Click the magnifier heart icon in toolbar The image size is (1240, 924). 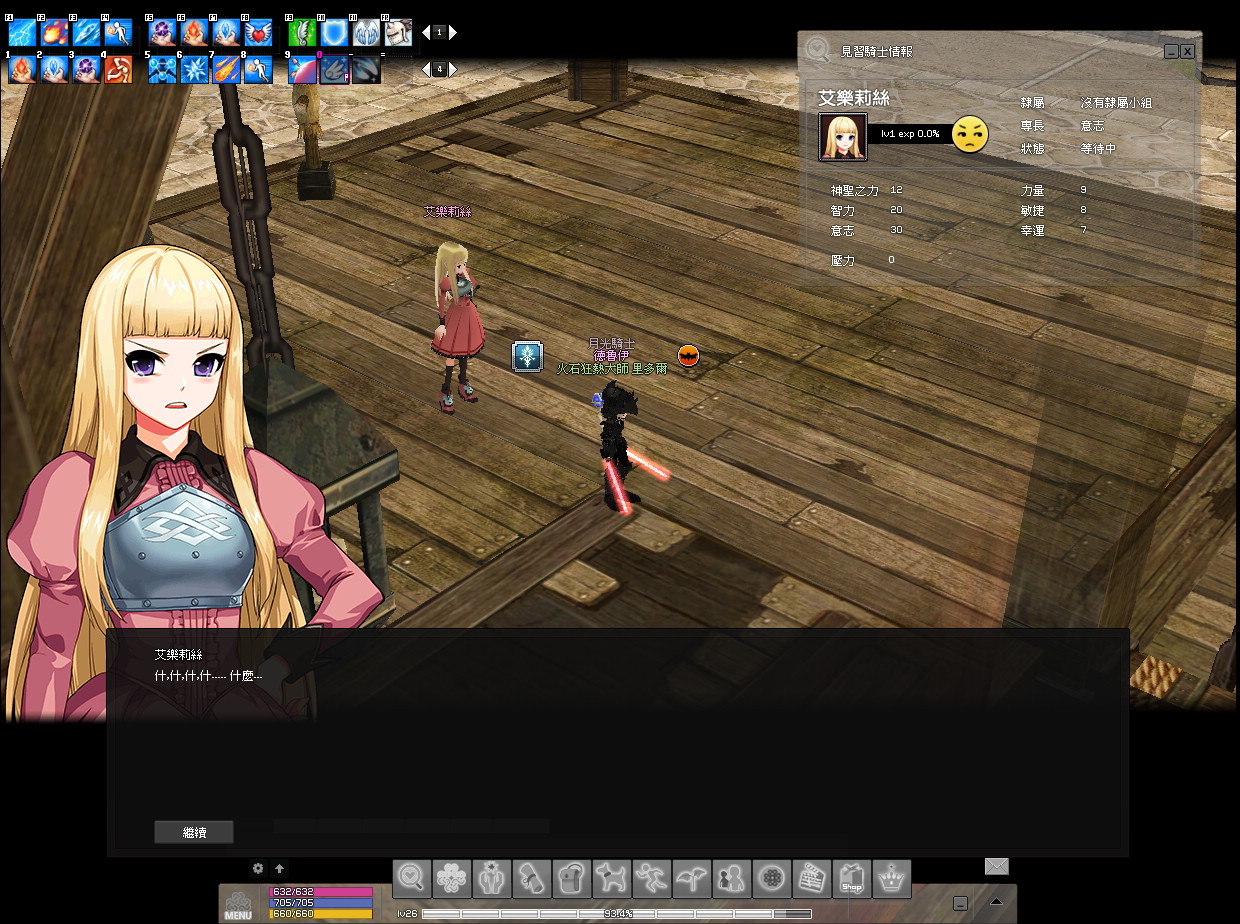click(412, 879)
